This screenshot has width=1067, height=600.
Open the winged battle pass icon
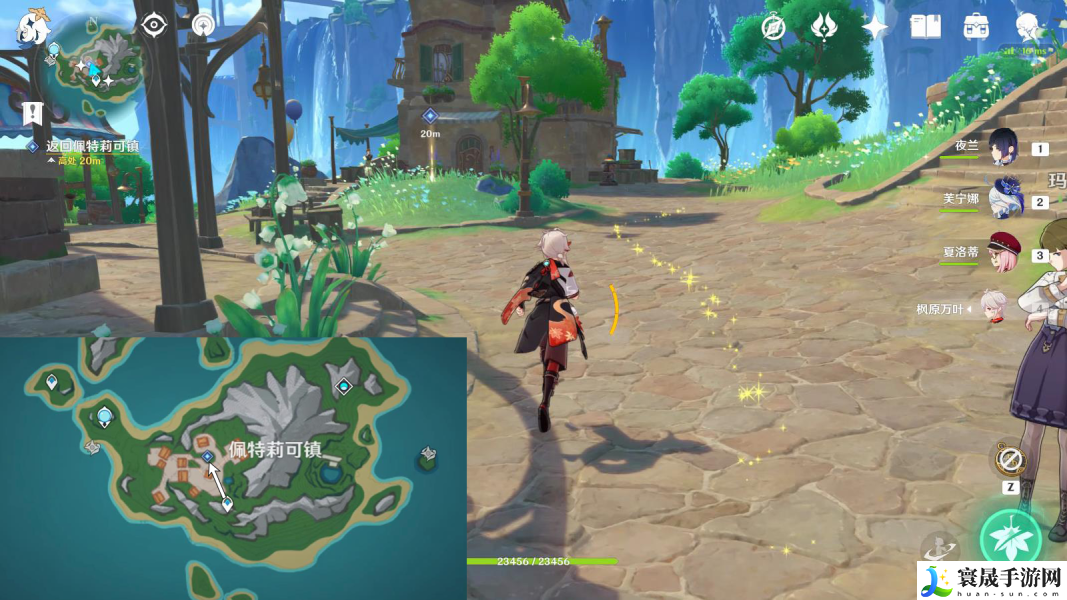coord(824,26)
